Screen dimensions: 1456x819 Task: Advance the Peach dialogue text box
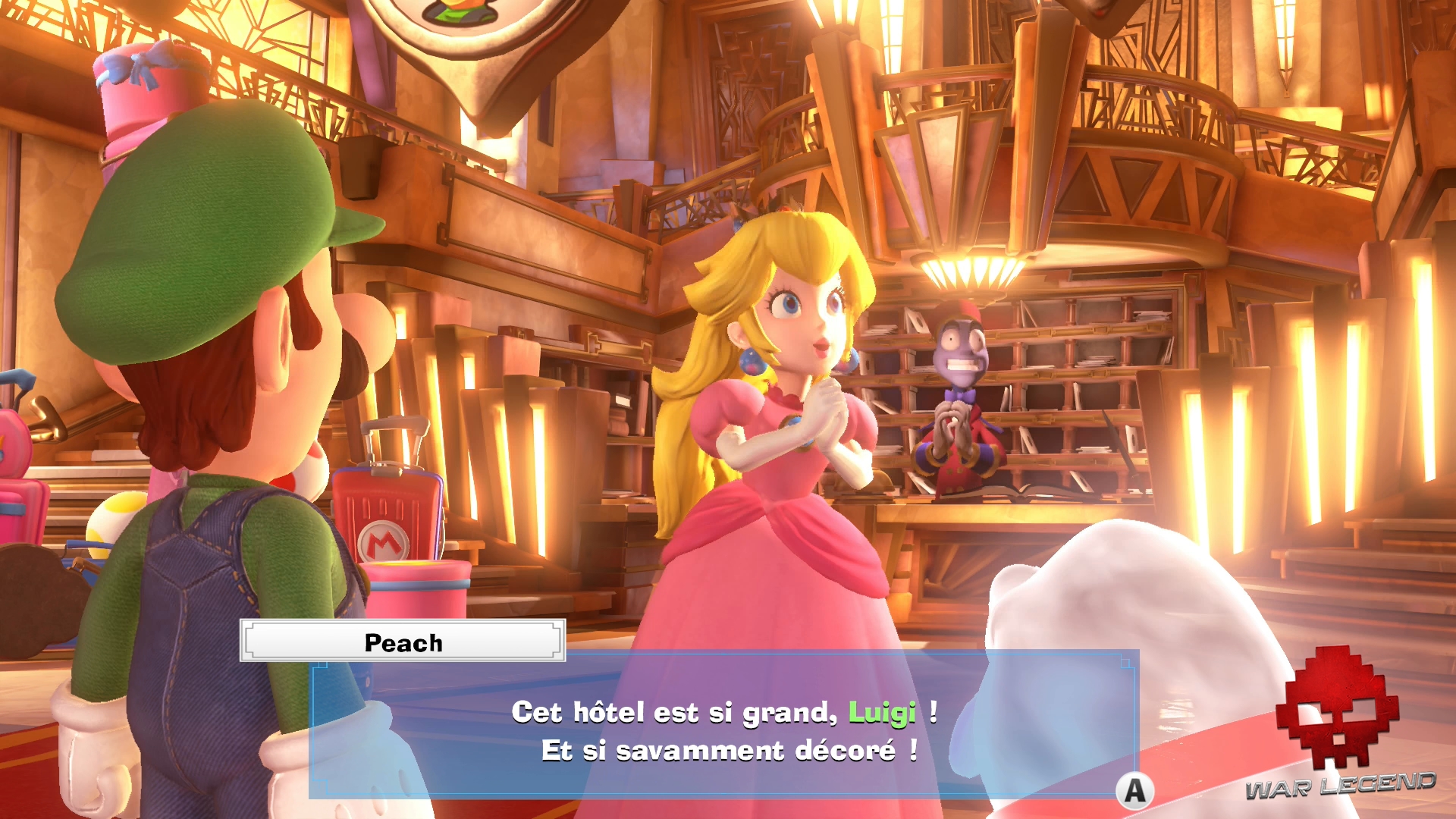click(x=1134, y=791)
